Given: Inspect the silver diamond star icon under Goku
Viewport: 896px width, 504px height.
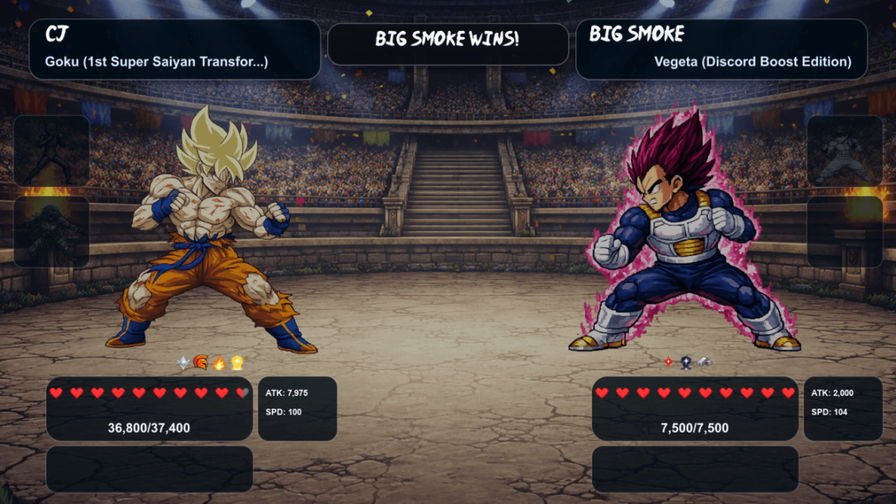Looking at the screenshot, I should pyautogui.click(x=183, y=363).
